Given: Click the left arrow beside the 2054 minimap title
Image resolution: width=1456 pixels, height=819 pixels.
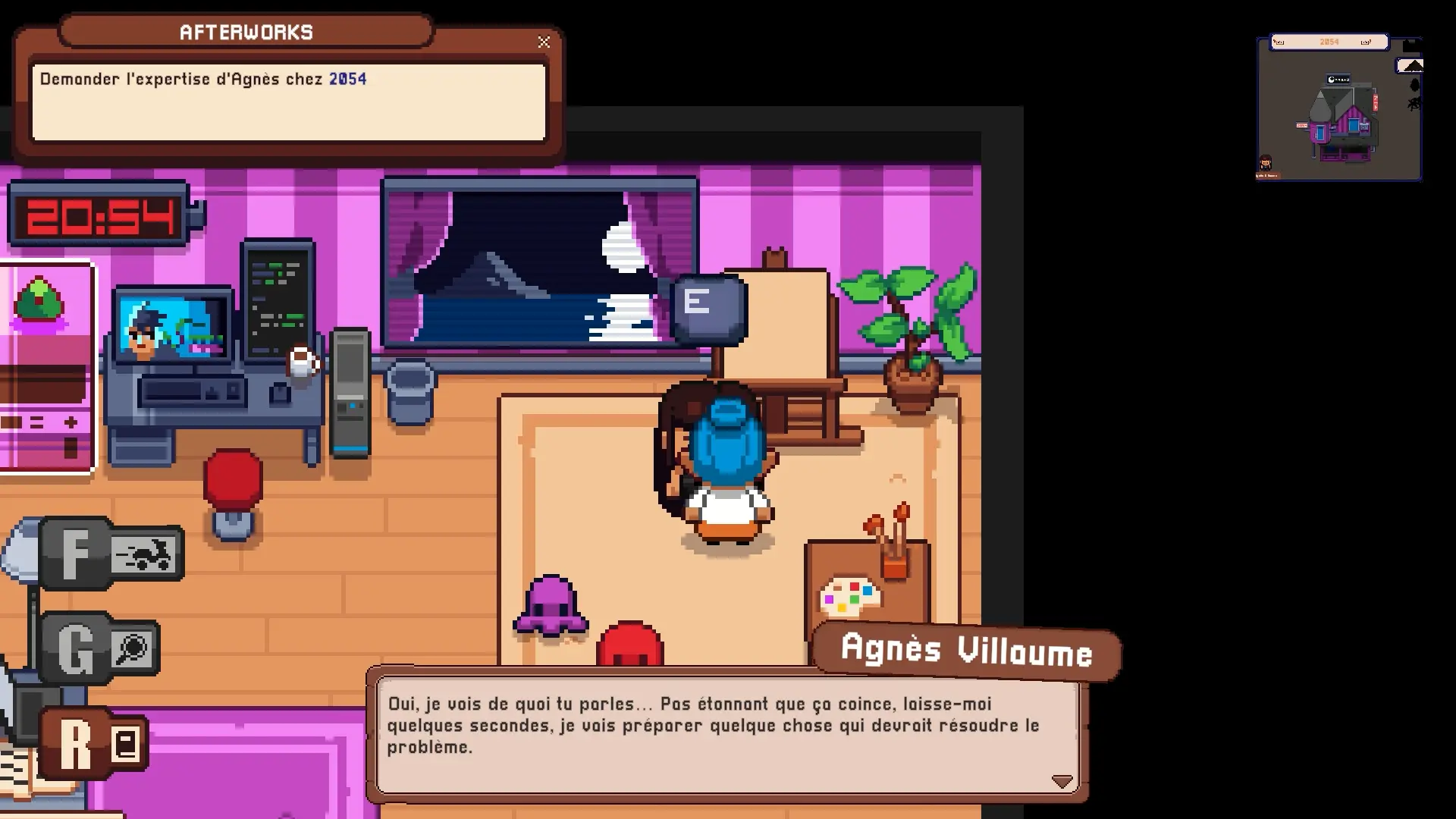Looking at the screenshot, I should (x=1279, y=42).
